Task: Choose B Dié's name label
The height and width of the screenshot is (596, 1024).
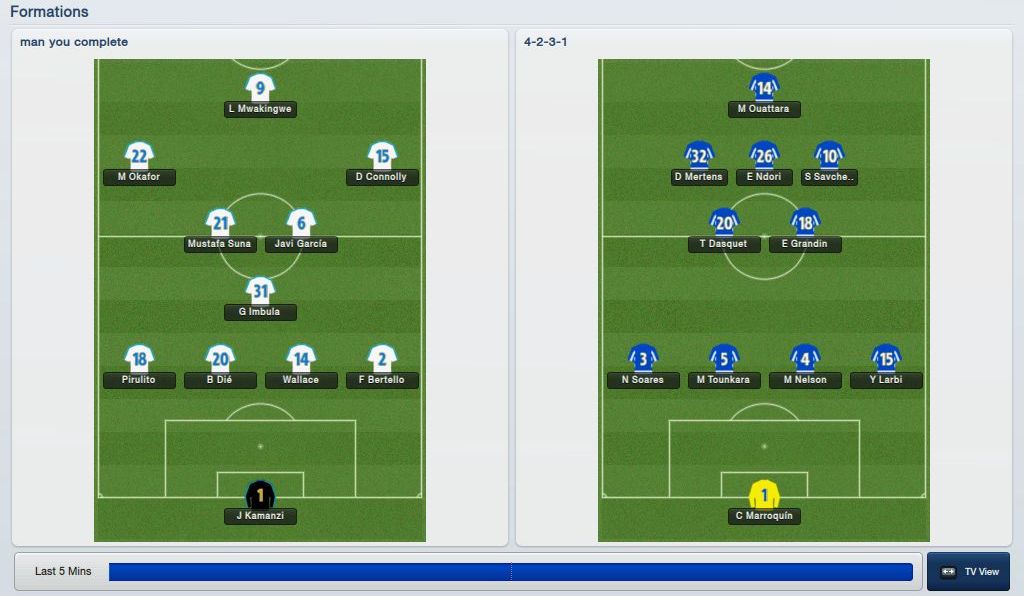Action: [x=220, y=380]
